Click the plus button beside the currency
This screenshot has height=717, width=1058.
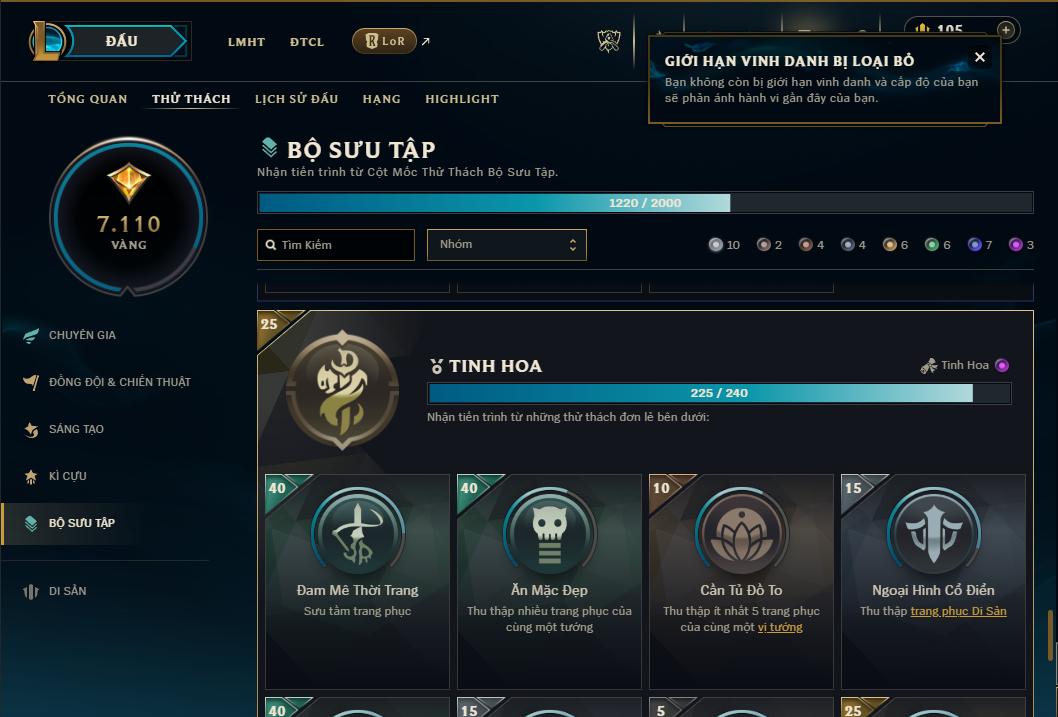pos(1005,30)
